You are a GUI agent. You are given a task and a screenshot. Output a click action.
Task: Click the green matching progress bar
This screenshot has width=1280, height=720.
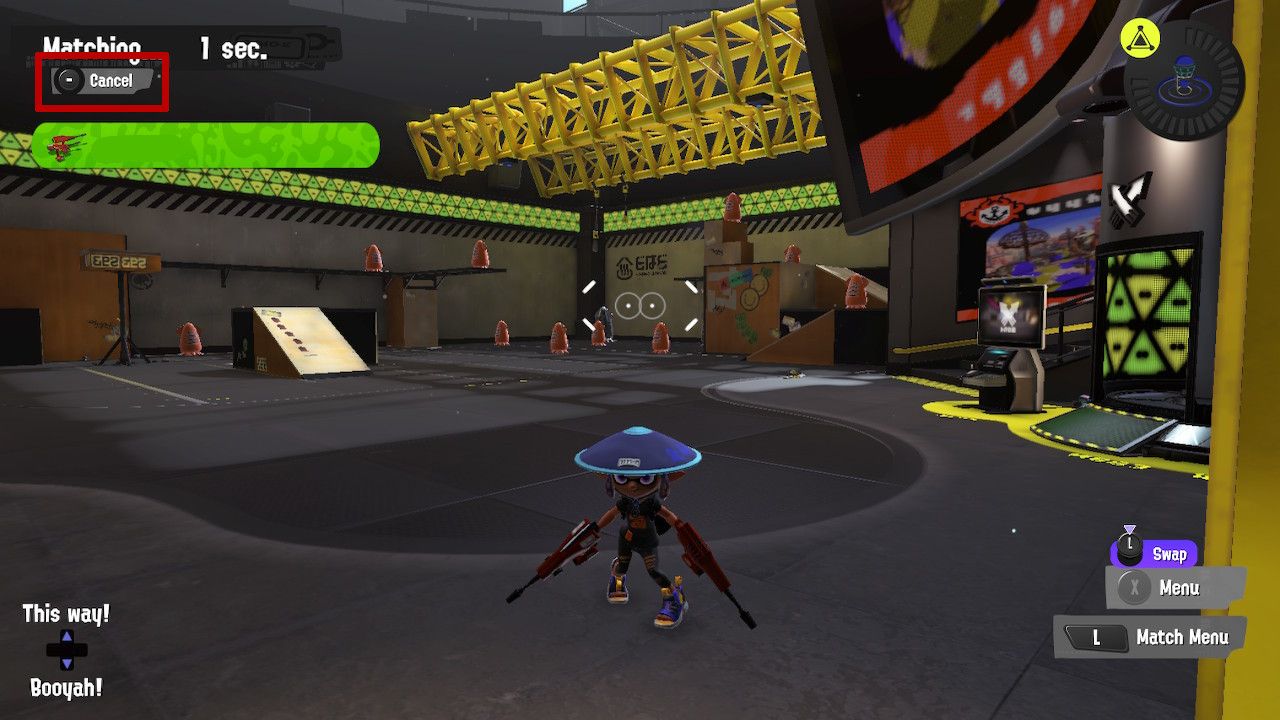210,145
